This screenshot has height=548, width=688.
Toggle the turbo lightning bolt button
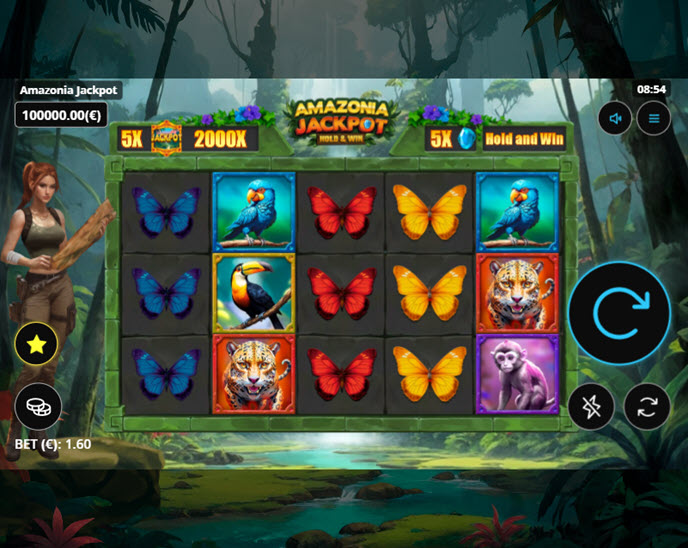tap(592, 407)
